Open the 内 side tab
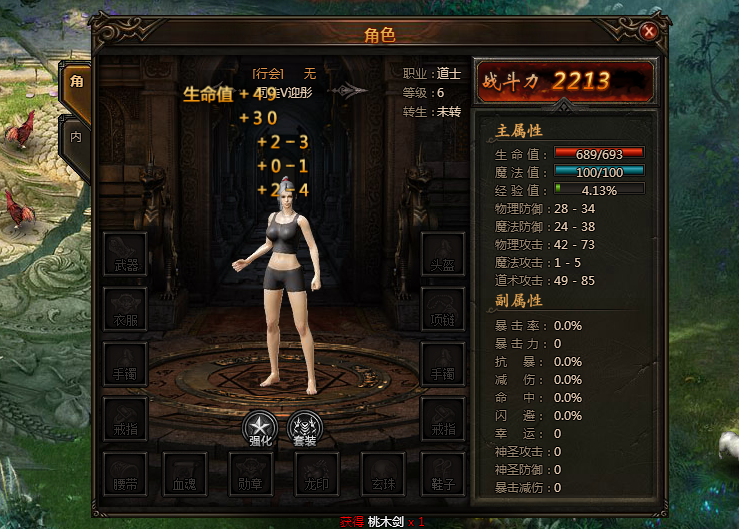This screenshot has height=529, width=739. click(76, 133)
